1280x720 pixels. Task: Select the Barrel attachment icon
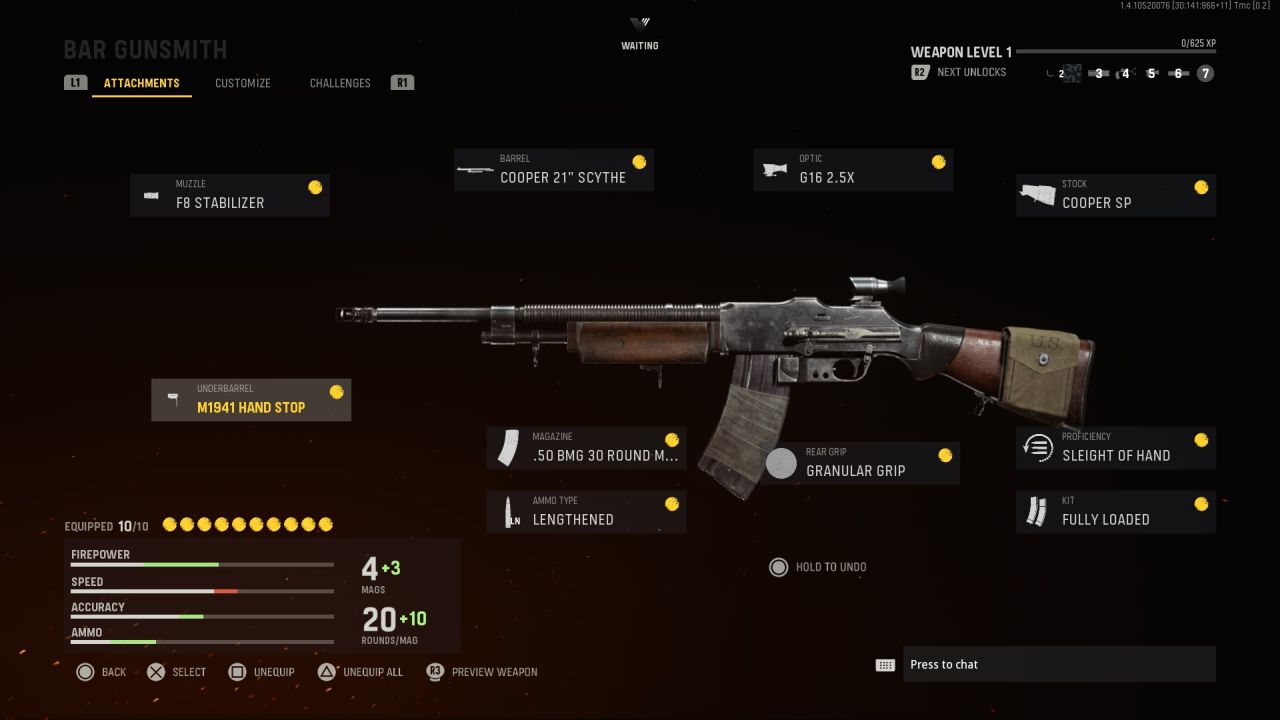tap(475, 169)
